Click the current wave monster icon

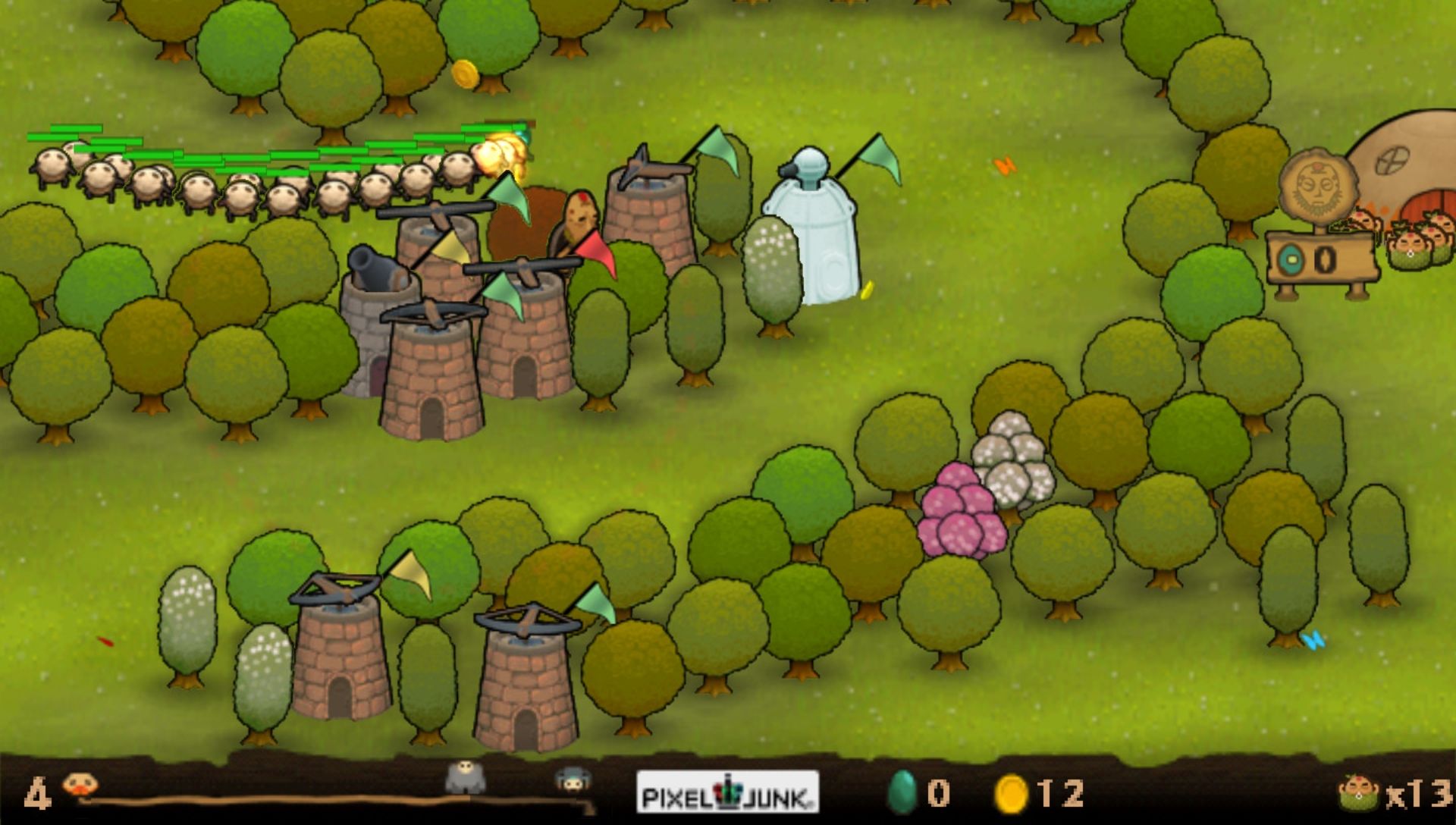click(x=79, y=786)
